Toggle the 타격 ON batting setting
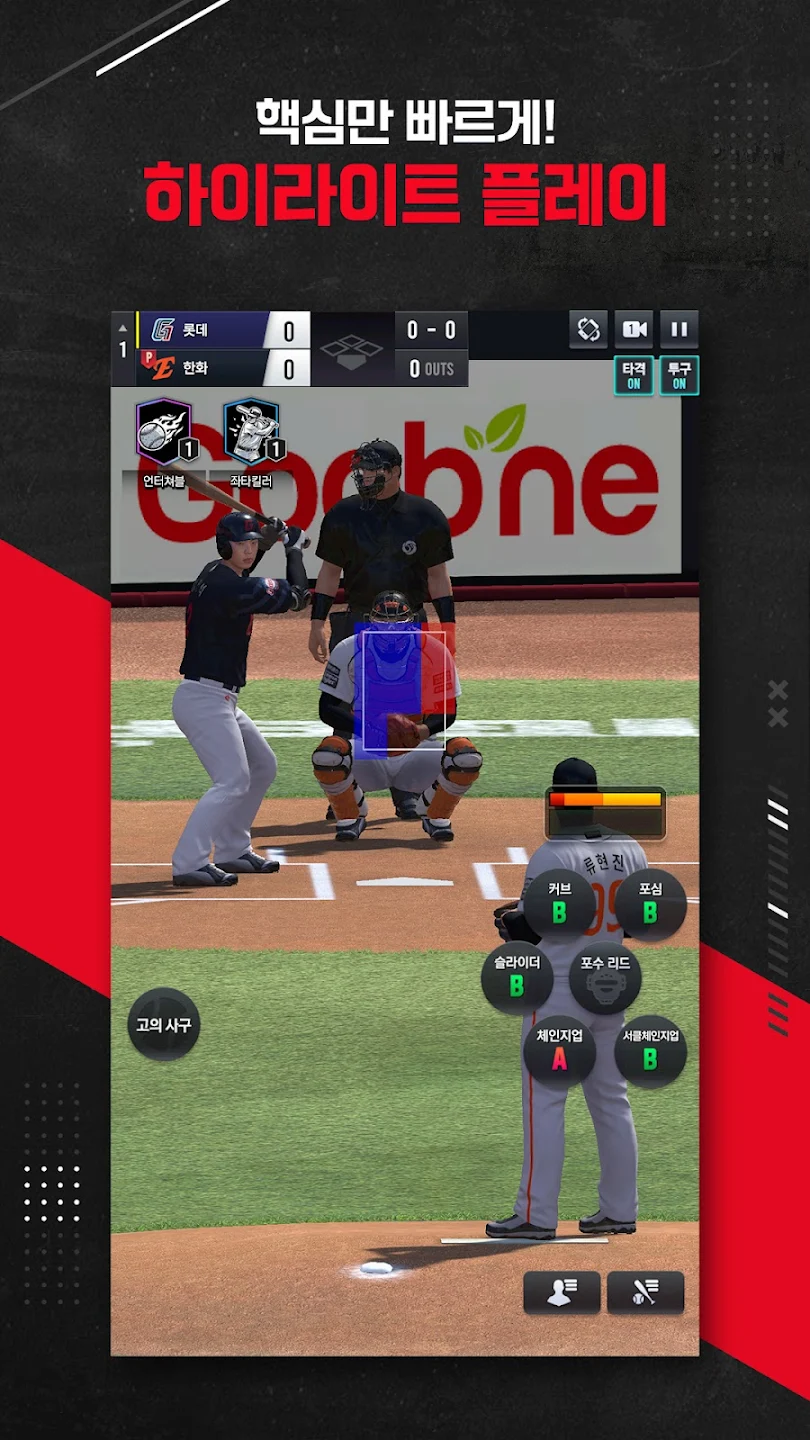The height and width of the screenshot is (1440, 810). 634,375
